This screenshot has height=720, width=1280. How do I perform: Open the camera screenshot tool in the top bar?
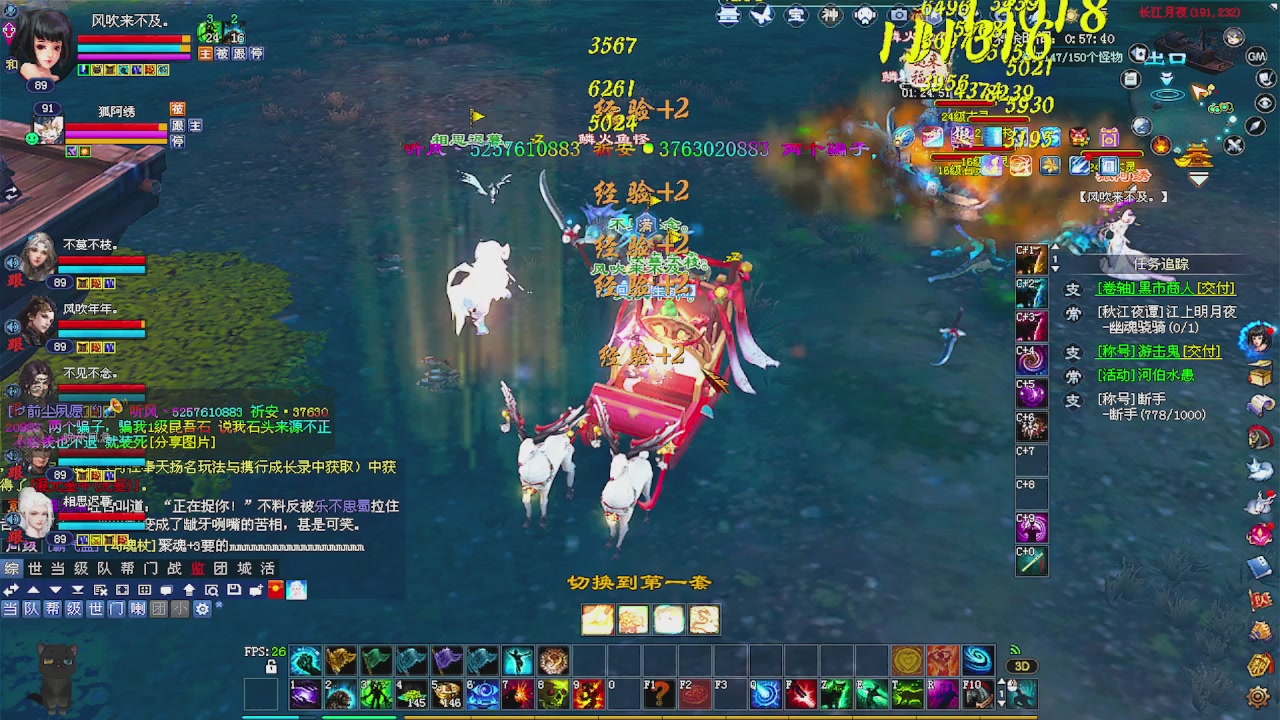pos(898,14)
